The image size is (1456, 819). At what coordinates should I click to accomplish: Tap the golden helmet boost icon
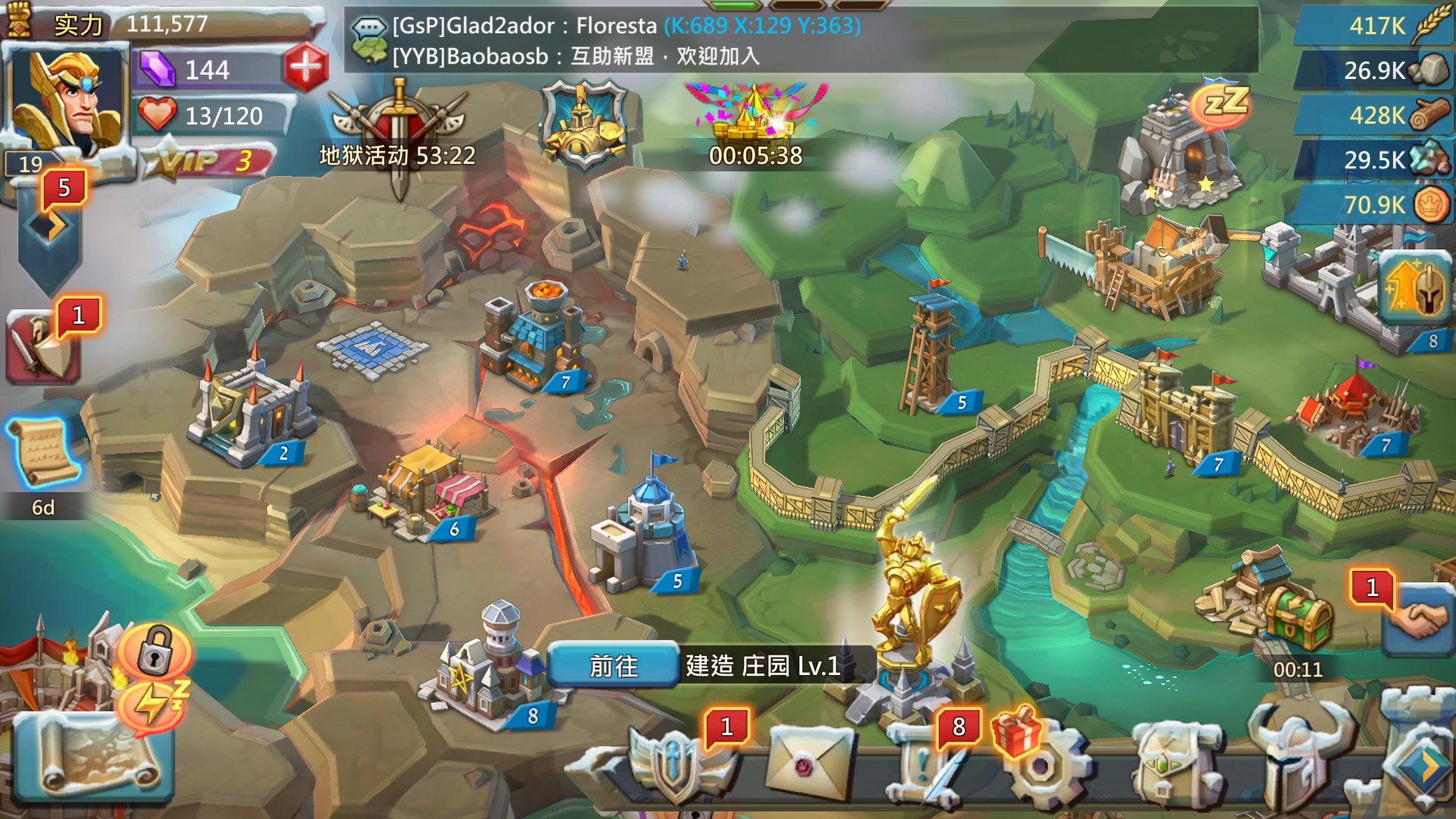tap(1414, 288)
